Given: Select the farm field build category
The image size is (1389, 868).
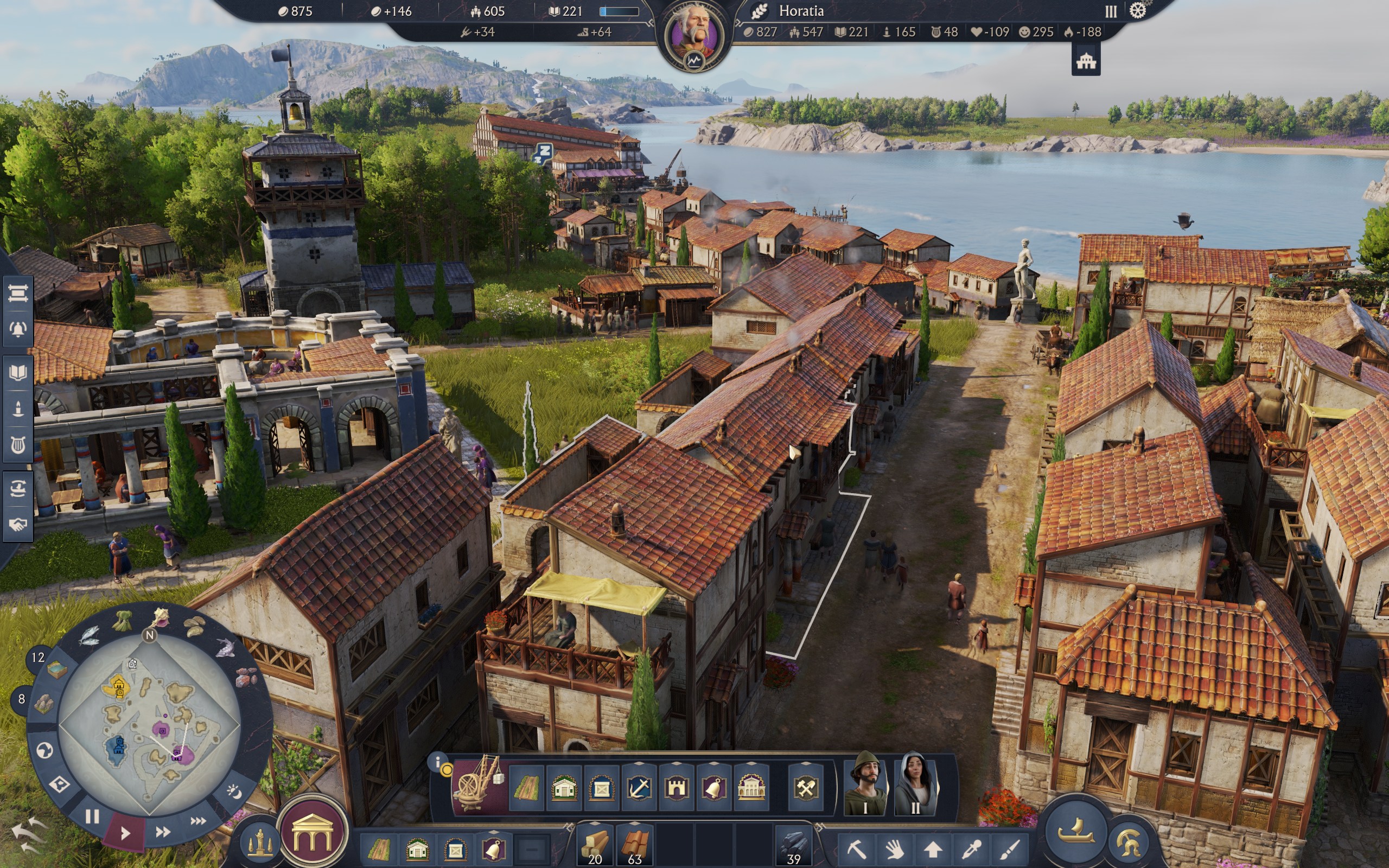Looking at the screenshot, I should 526,789.
